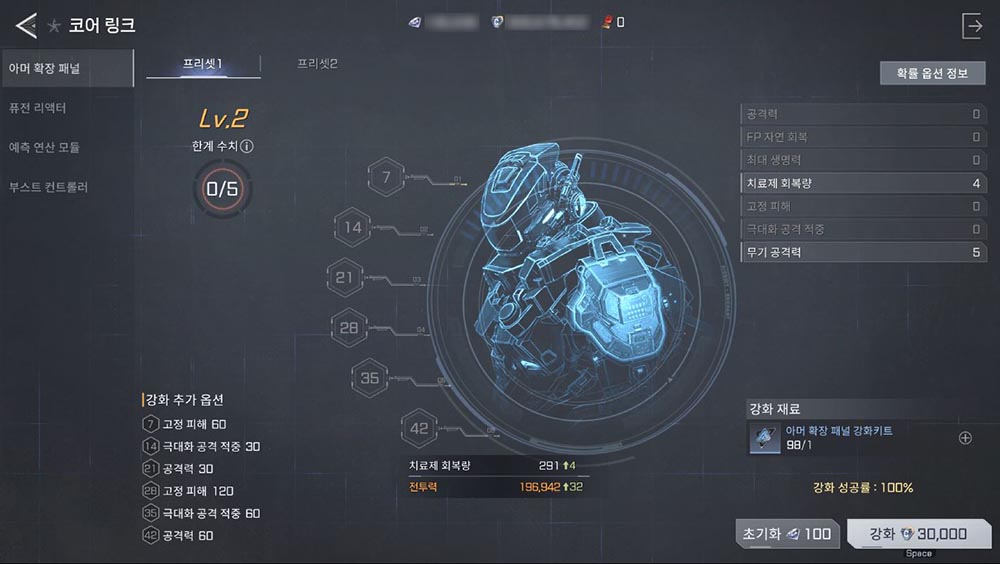Select the level 14 hexagon node
The image size is (1000, 564).
[x=353, y=227]
